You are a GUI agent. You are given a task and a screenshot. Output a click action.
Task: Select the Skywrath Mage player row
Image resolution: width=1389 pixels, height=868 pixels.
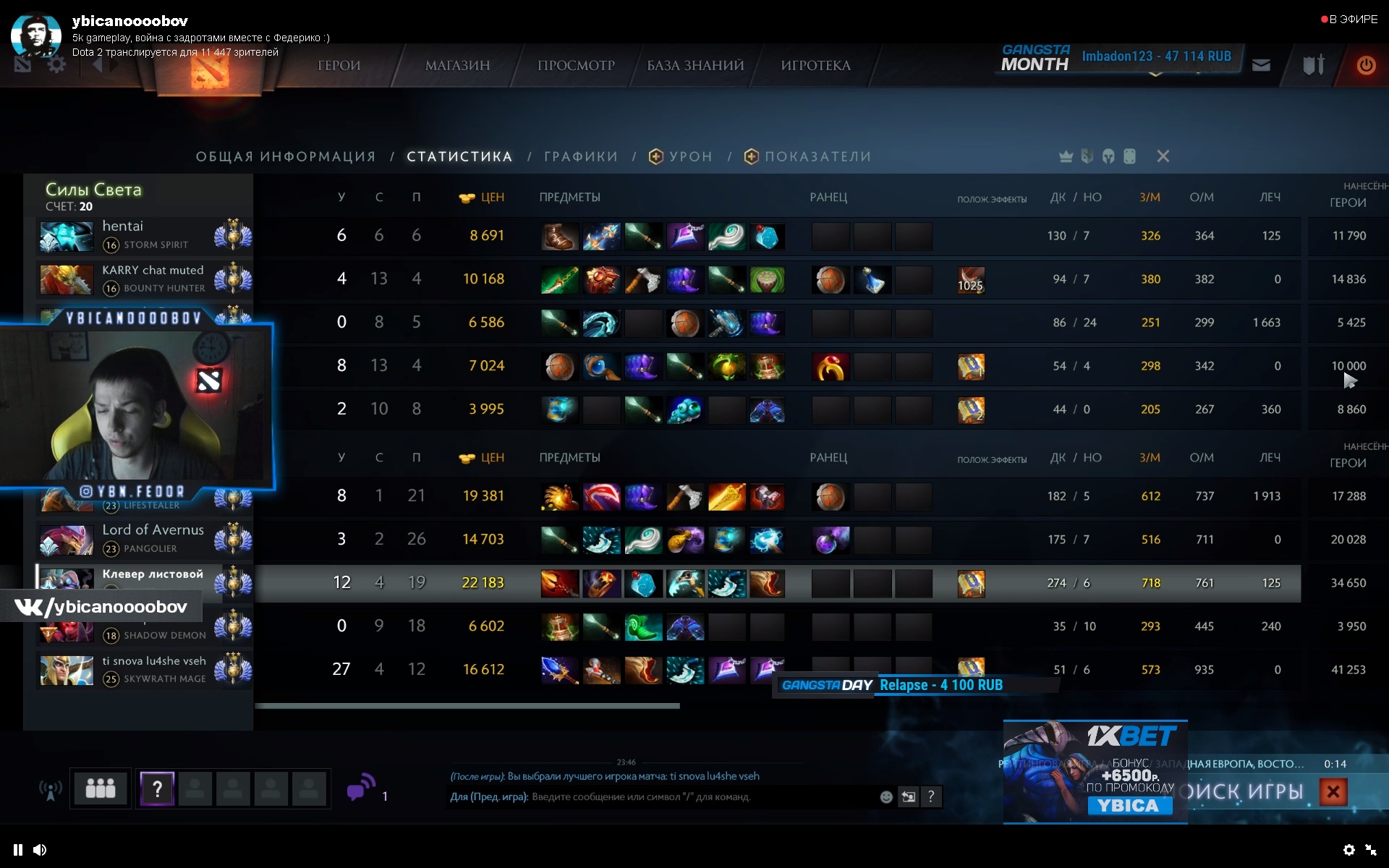pos(145,670)
